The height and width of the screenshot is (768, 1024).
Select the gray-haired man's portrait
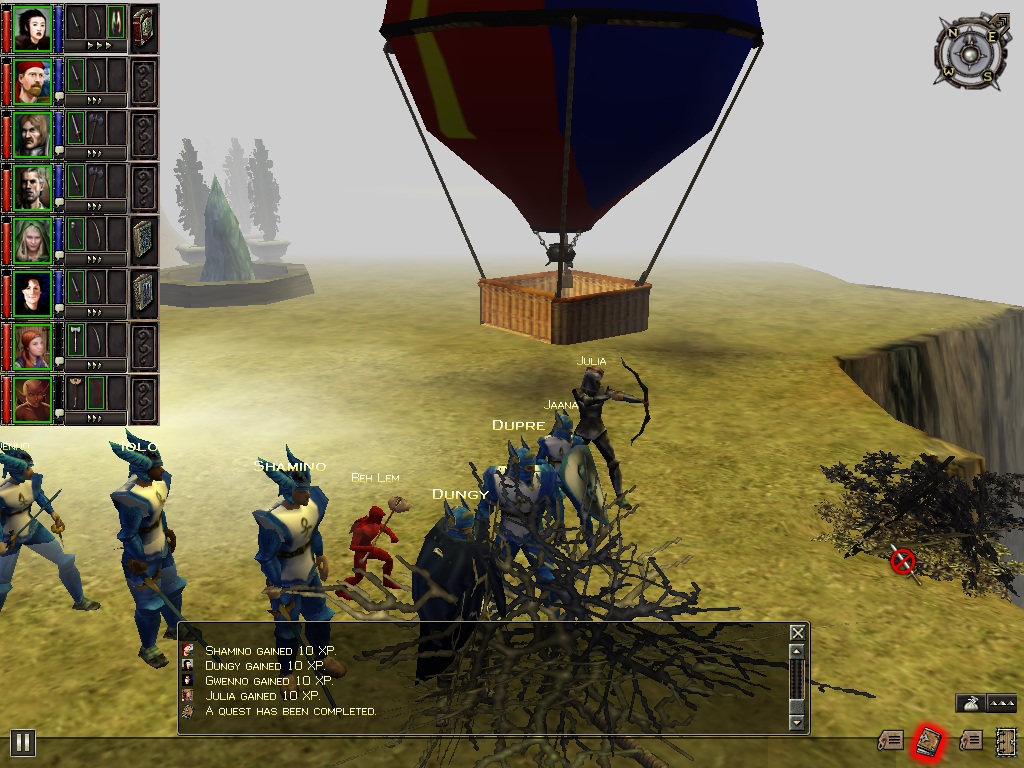point(33,187)
